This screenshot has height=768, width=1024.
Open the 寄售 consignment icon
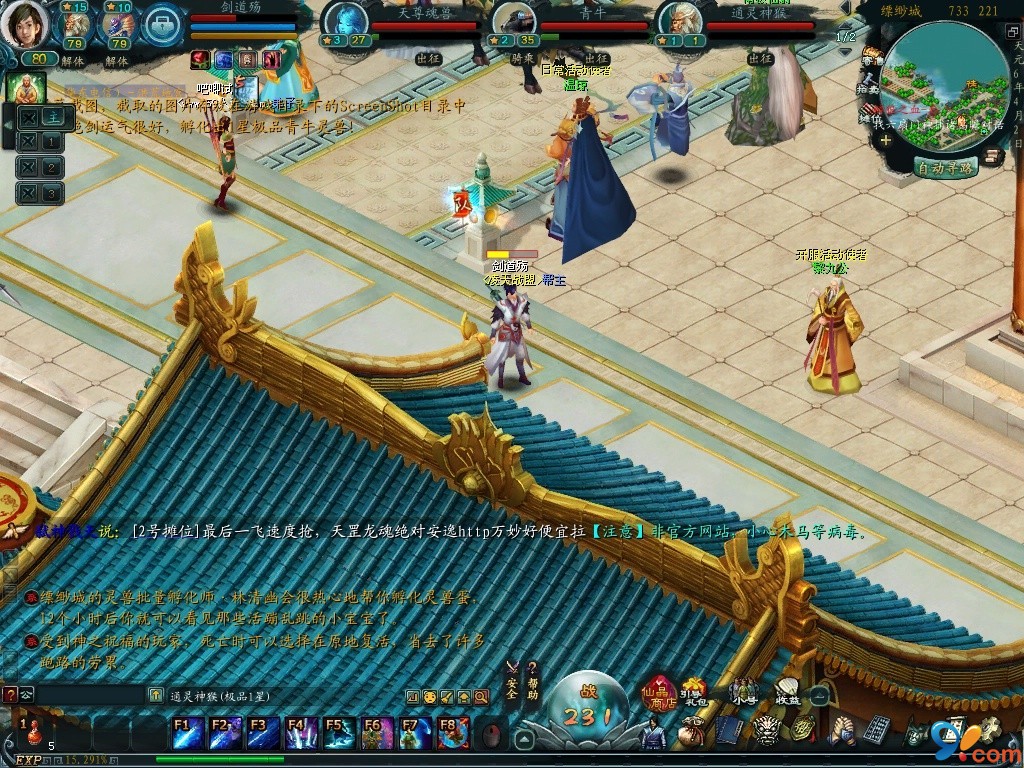869,62
